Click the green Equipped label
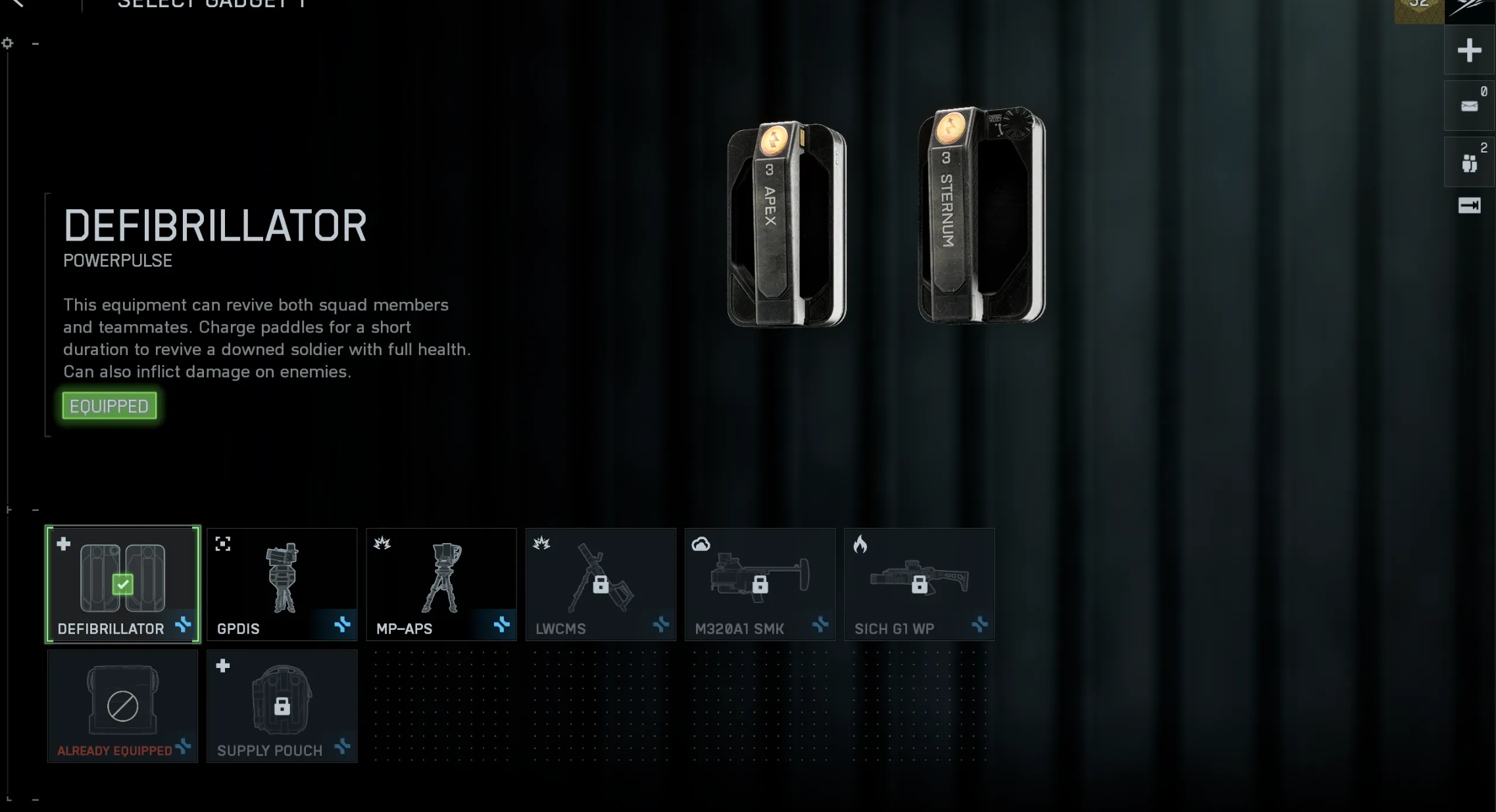 [109, 406]
